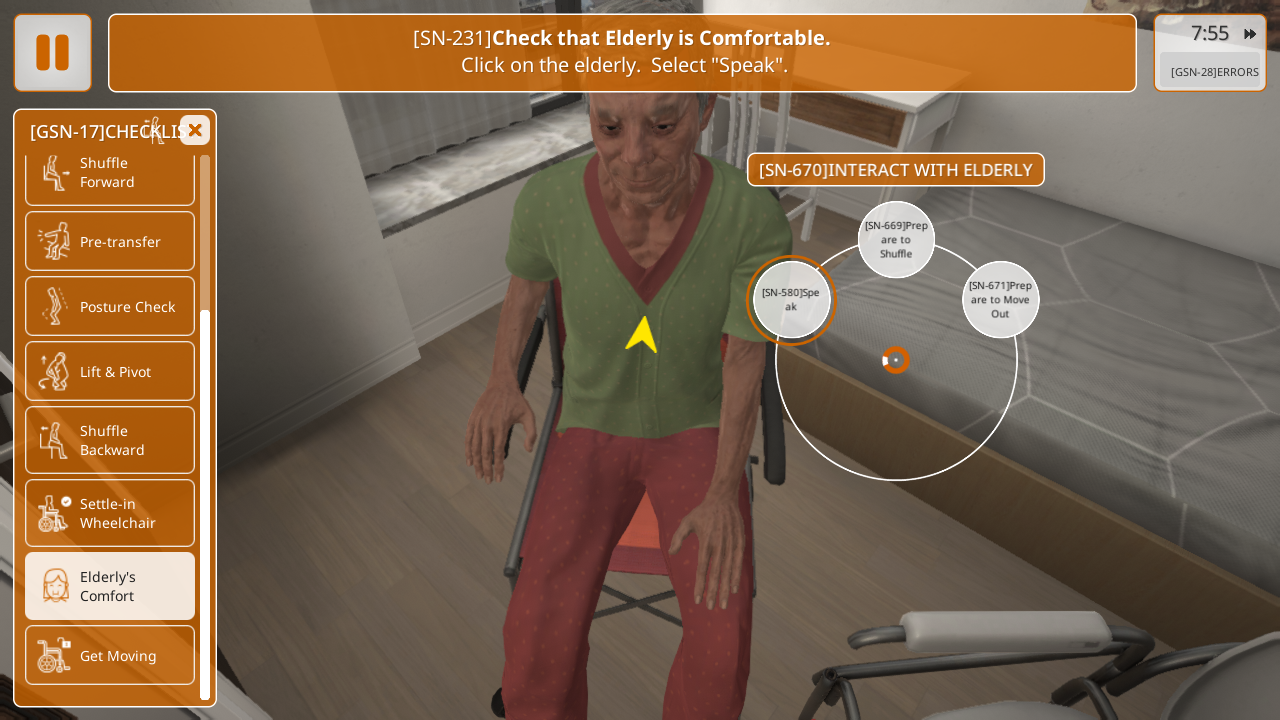Choose Prepare to Shuffle interaction
The height and width of the screenshot is (720, 1280).
coord(896,240)
